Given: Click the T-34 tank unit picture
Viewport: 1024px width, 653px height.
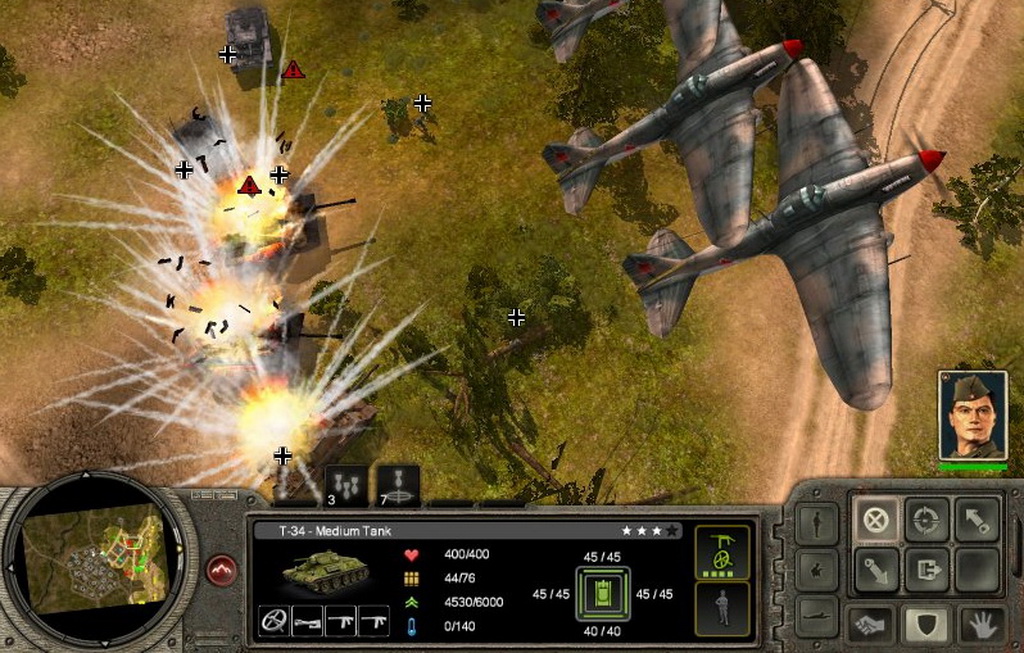Looking at the screenshot, I should click(326, 571).
